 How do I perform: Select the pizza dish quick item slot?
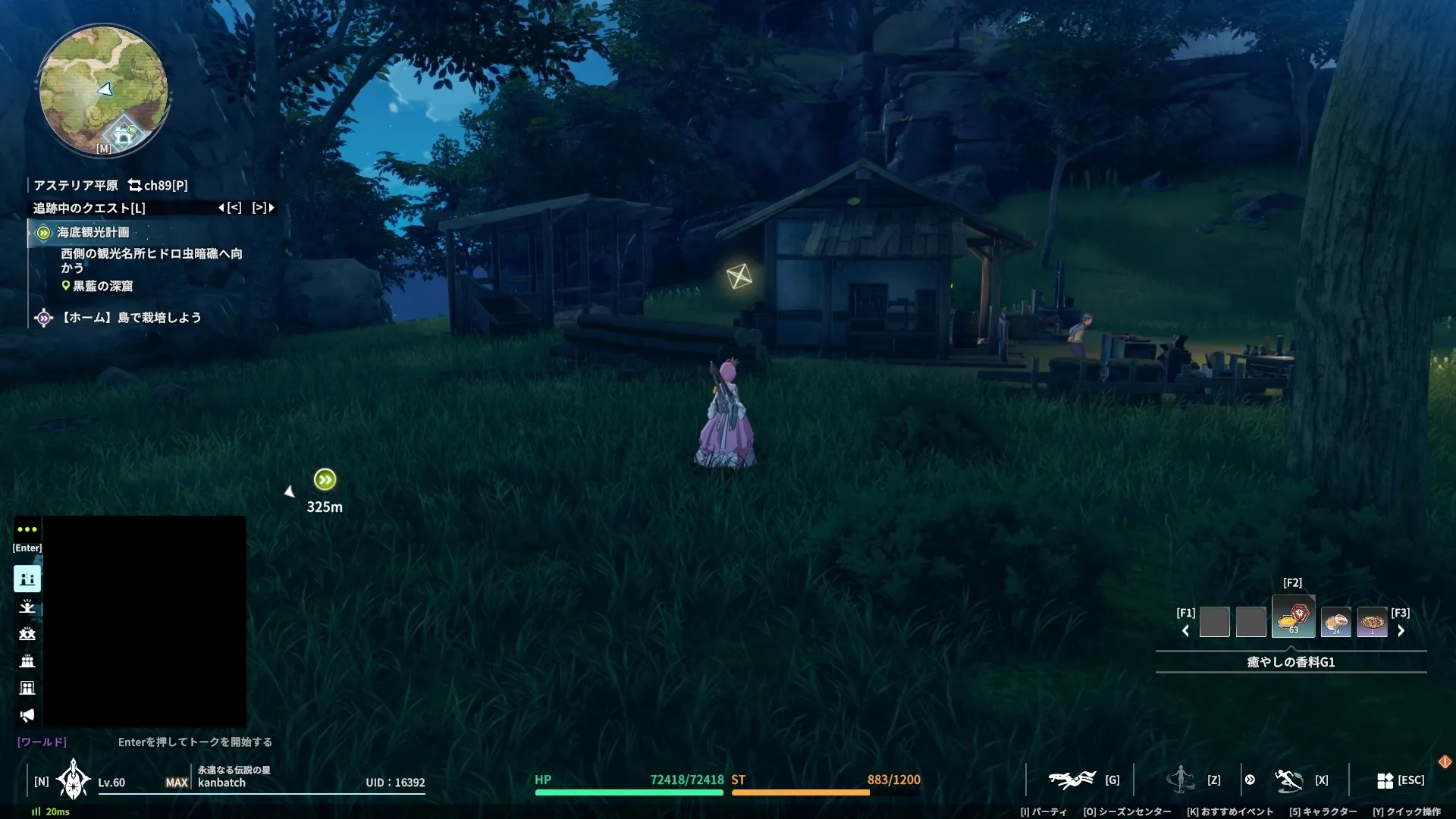[1372, 623]
